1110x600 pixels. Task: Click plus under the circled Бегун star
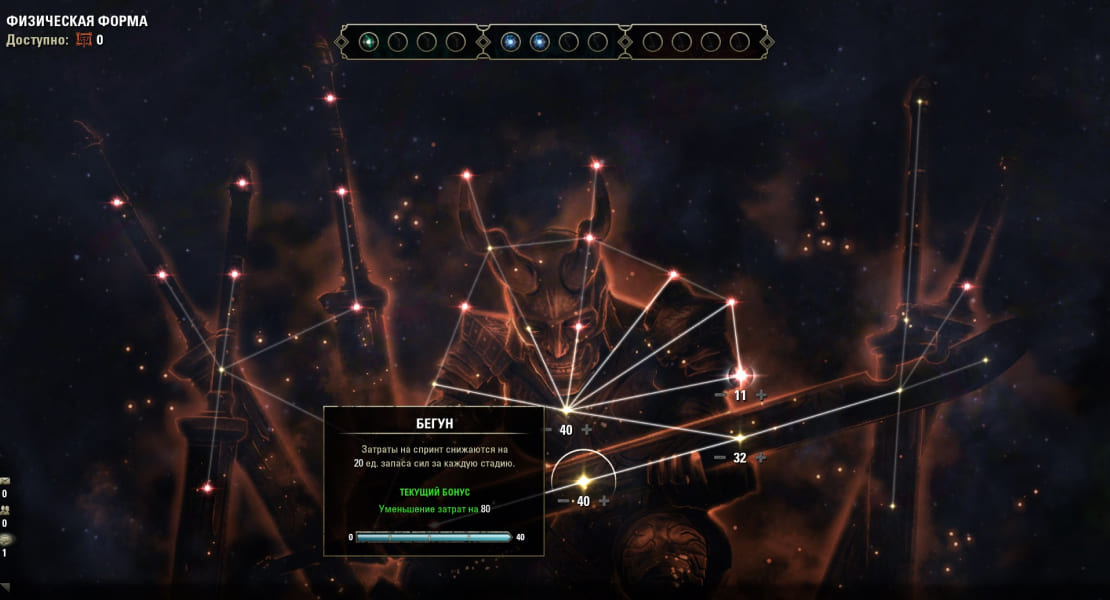[x=604, y=501]
